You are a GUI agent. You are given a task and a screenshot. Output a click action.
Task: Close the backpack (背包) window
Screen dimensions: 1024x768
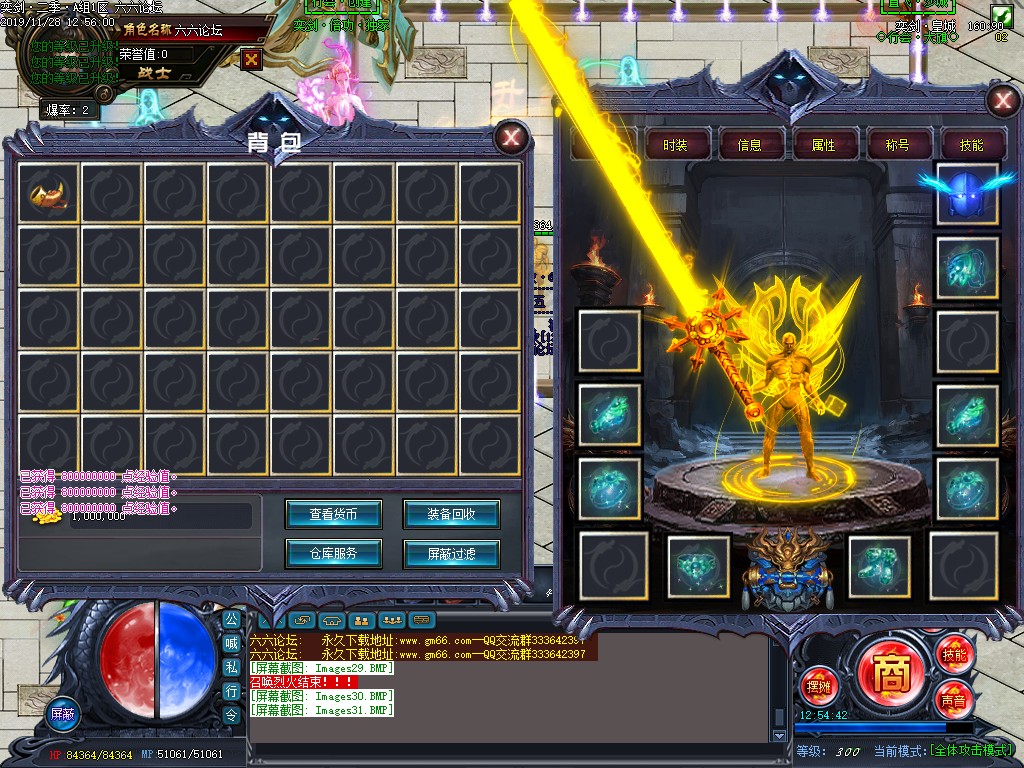[511, 138]
